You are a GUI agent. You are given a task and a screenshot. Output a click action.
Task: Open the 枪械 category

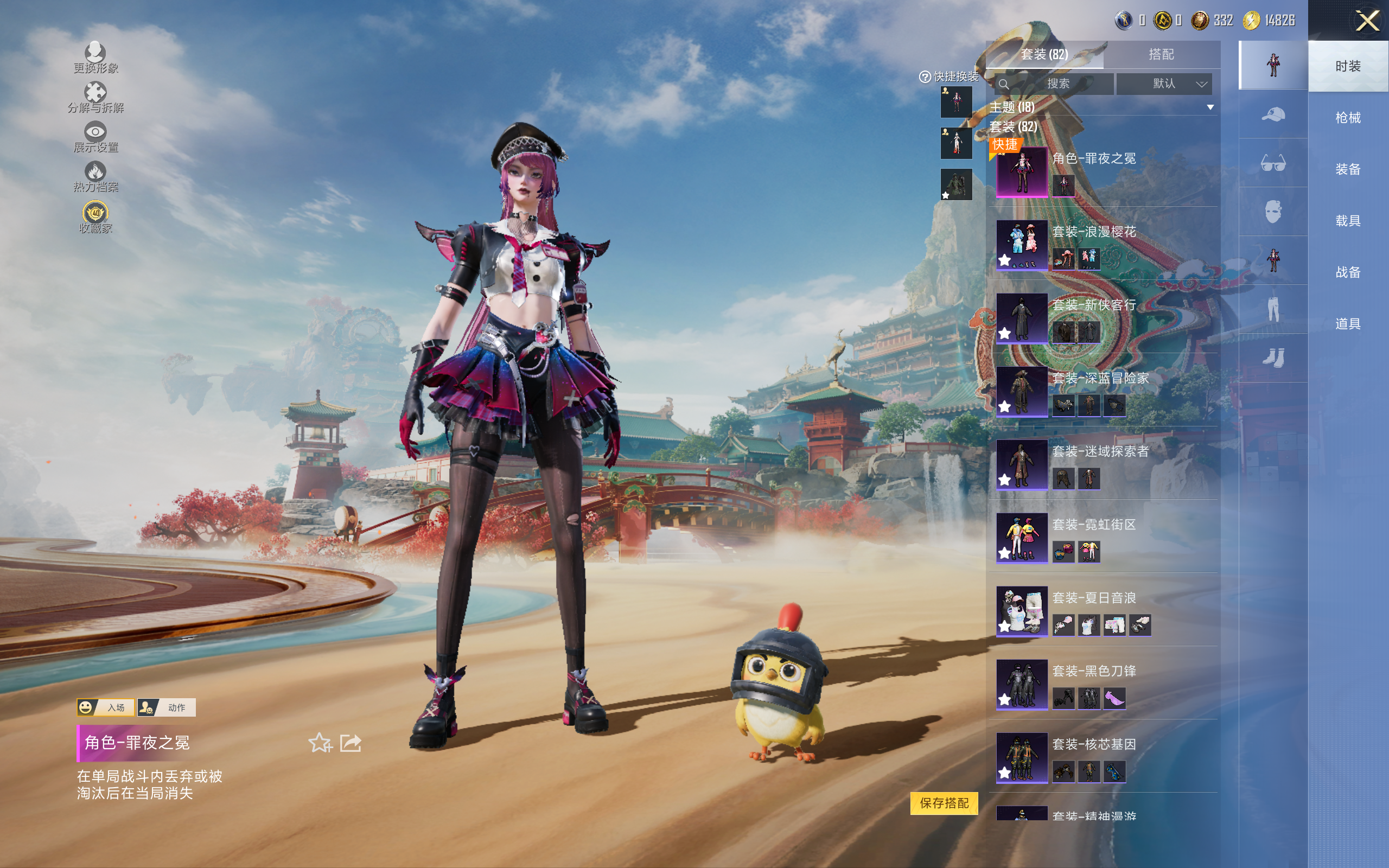pyautogui.click(x=1347, y=118)
